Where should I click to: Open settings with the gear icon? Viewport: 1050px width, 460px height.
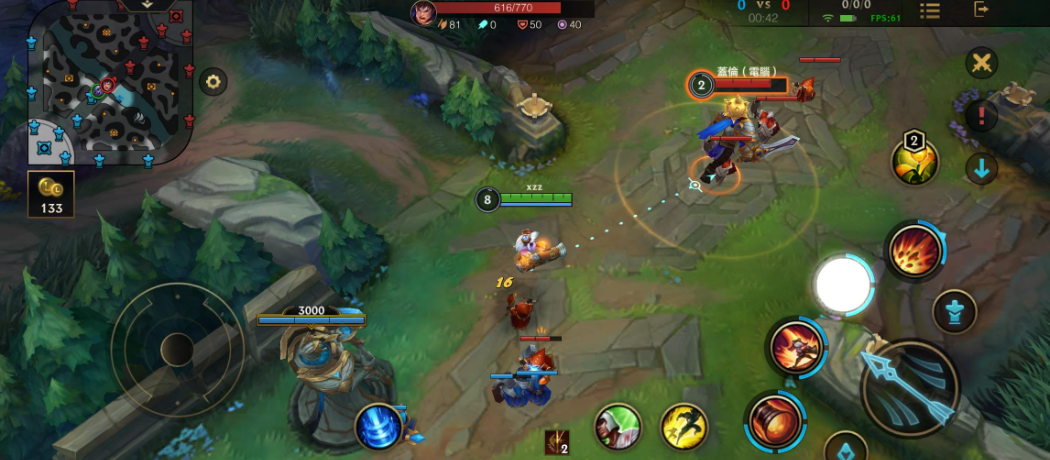click(x=212, y=82)
